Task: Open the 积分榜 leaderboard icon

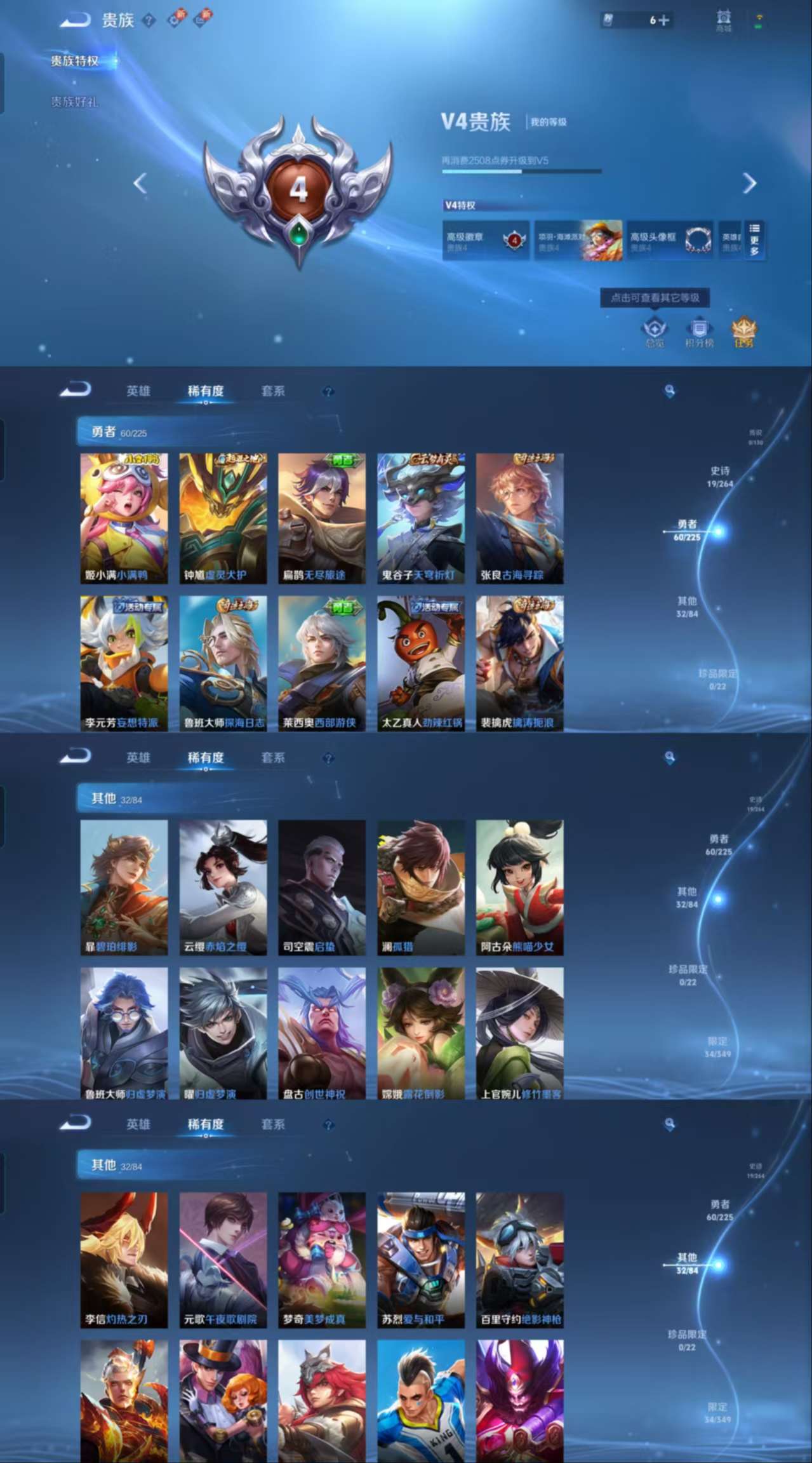Action: coord(699,332)
